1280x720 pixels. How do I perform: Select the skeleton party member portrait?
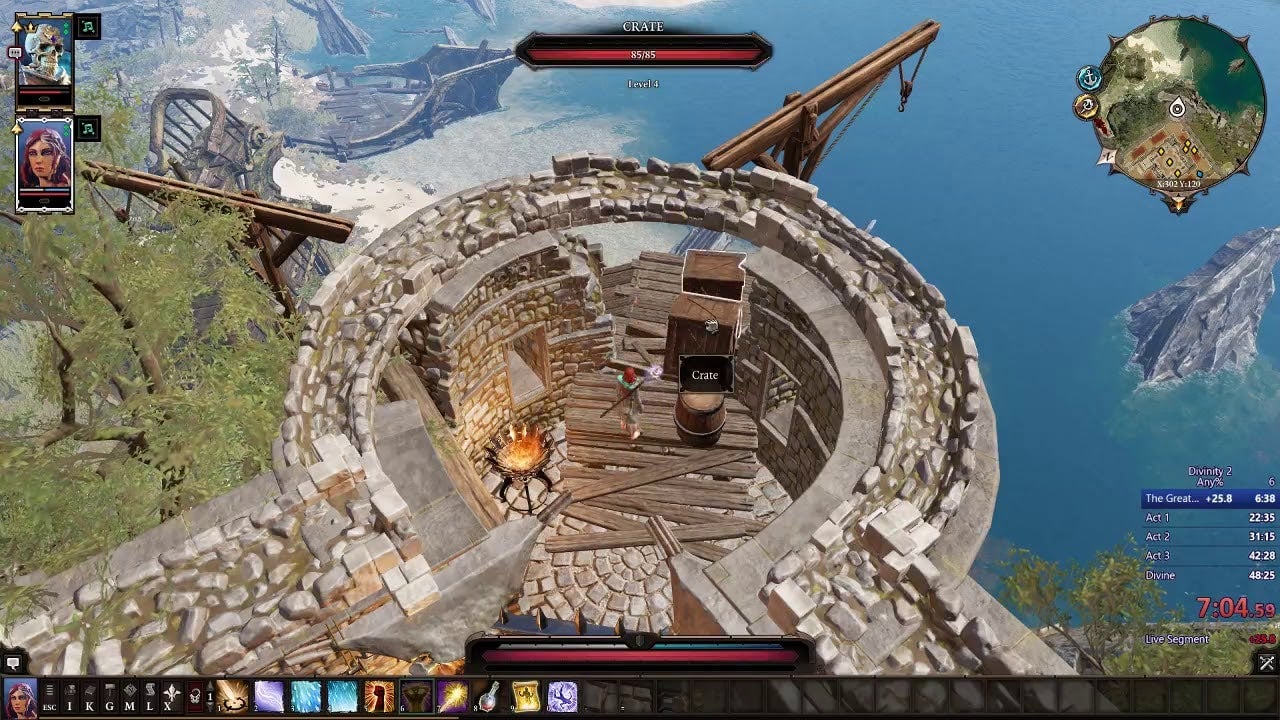(45, 52)
